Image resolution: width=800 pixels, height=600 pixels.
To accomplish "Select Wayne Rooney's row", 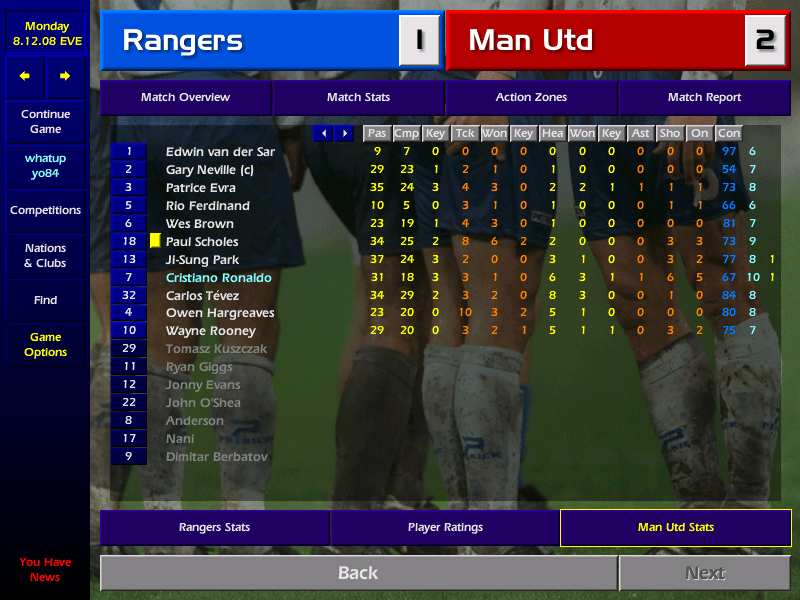I will pos(210,331).
